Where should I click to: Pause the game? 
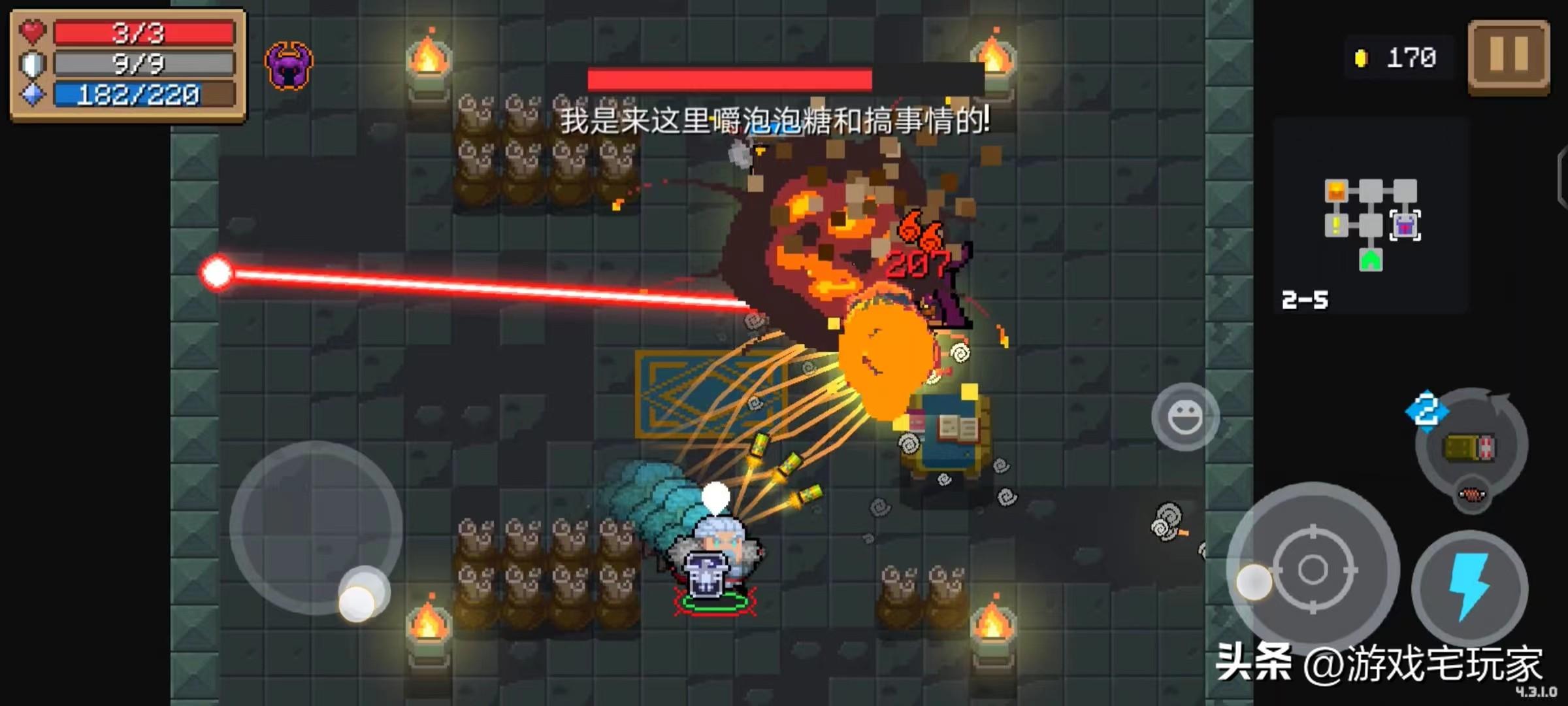[x=1509, y=56]
